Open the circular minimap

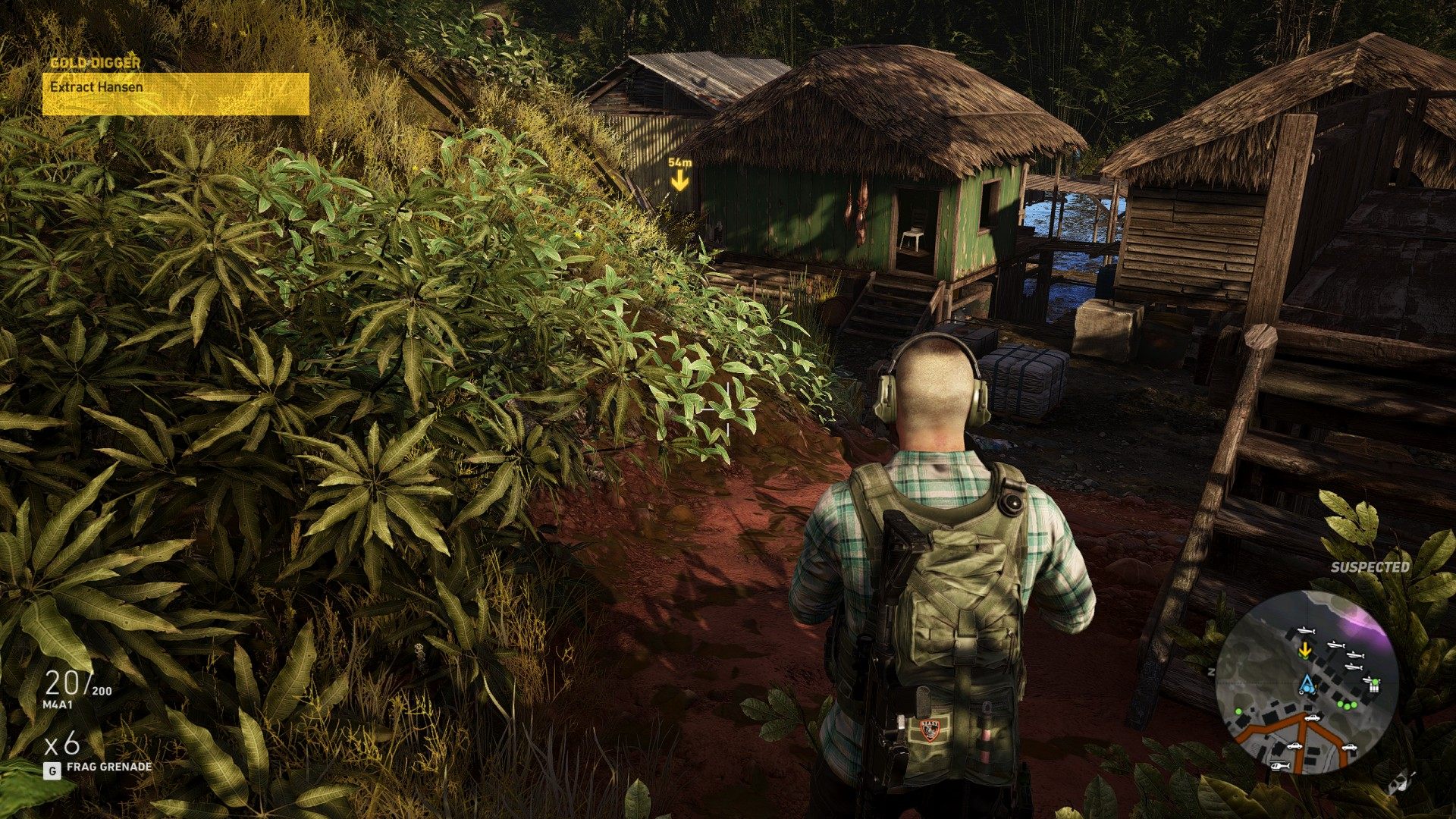(1307, 682)
